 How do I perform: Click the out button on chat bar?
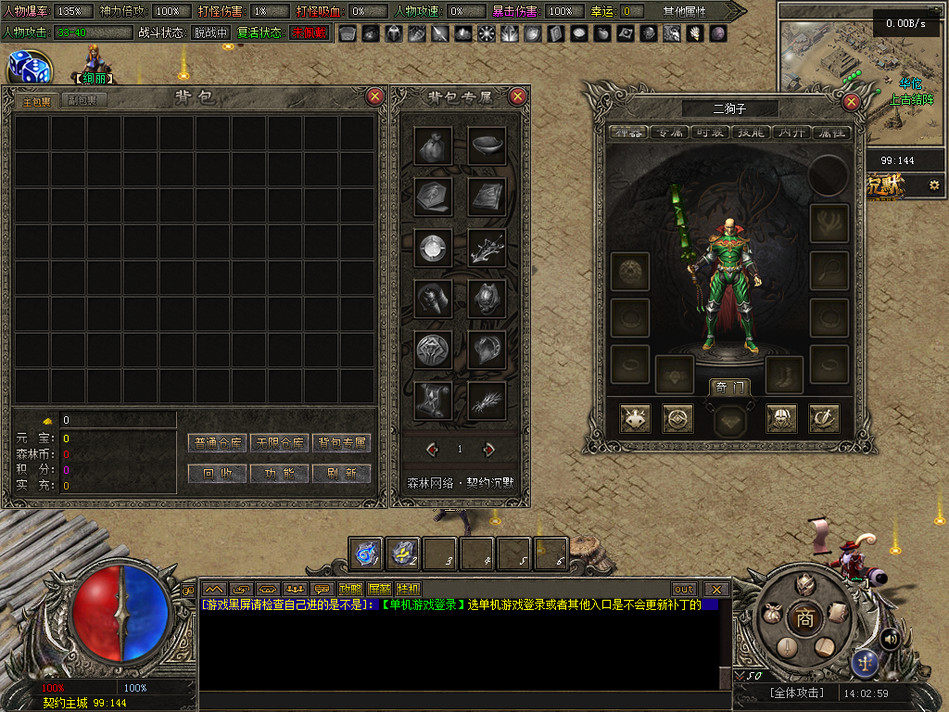(x=684, y=589)
